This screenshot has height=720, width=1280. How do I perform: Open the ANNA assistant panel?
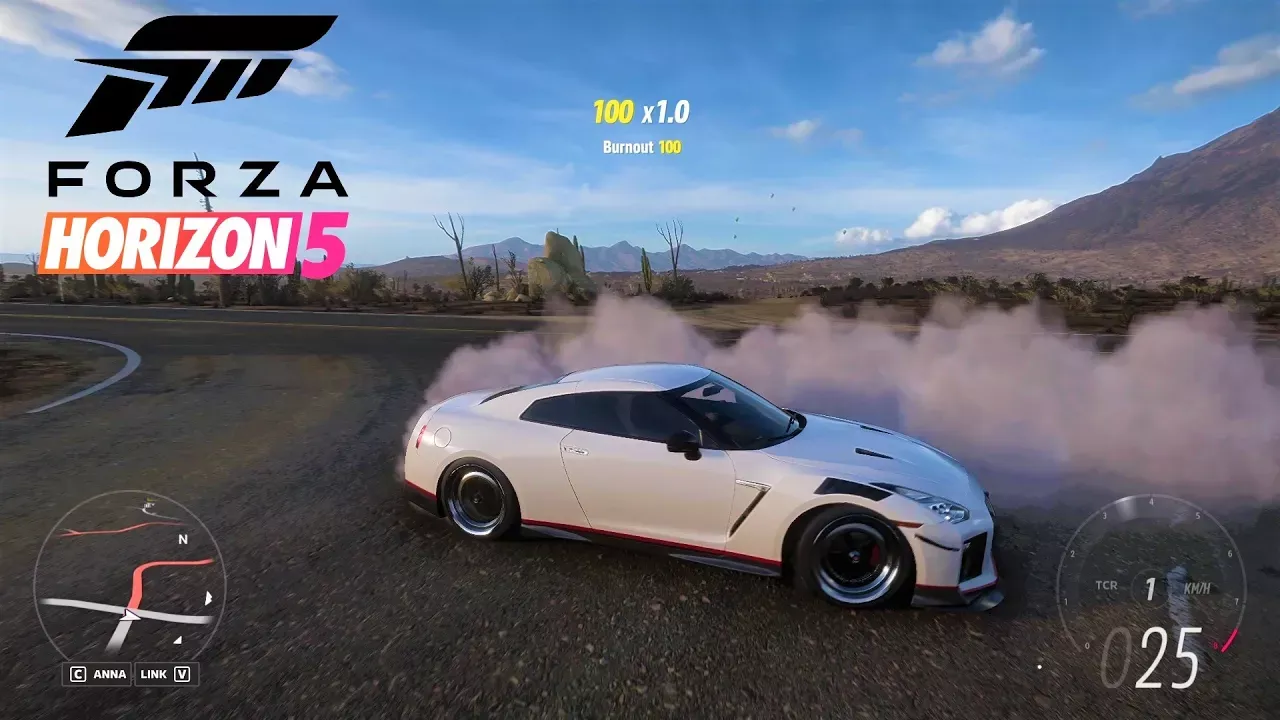click(100, 674)
